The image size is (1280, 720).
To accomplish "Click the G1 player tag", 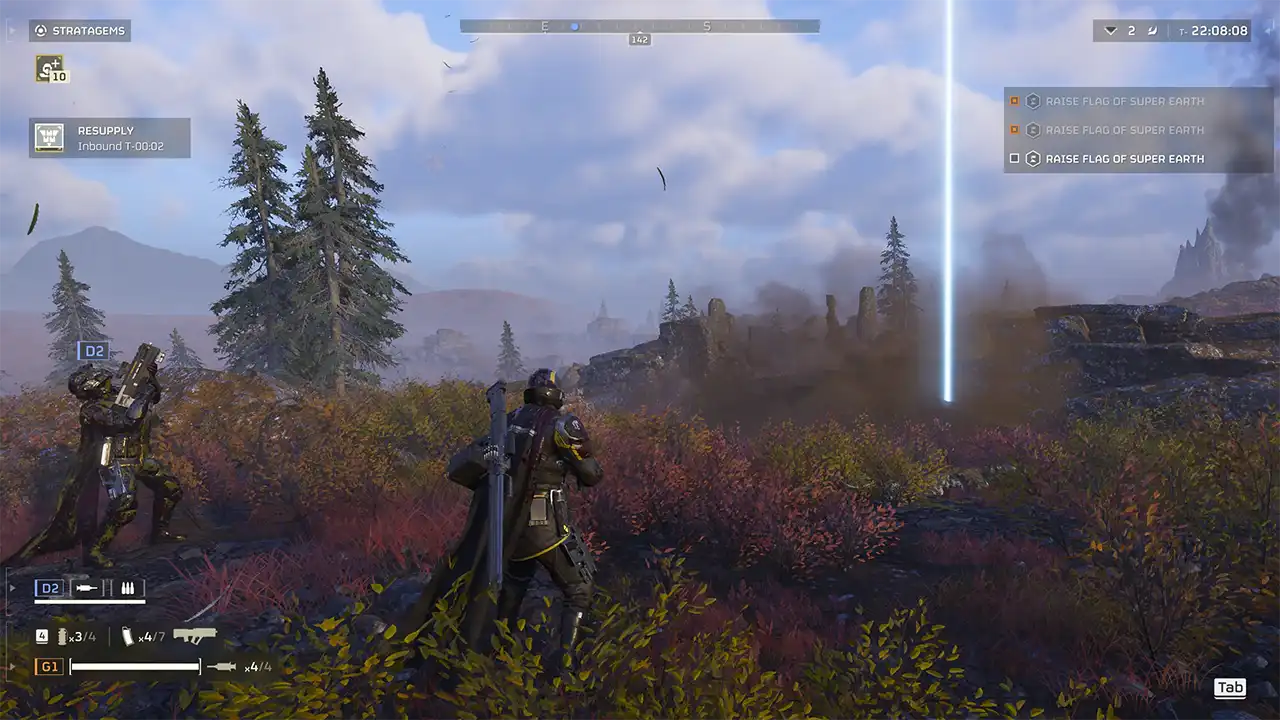I will tap(47, 667).
